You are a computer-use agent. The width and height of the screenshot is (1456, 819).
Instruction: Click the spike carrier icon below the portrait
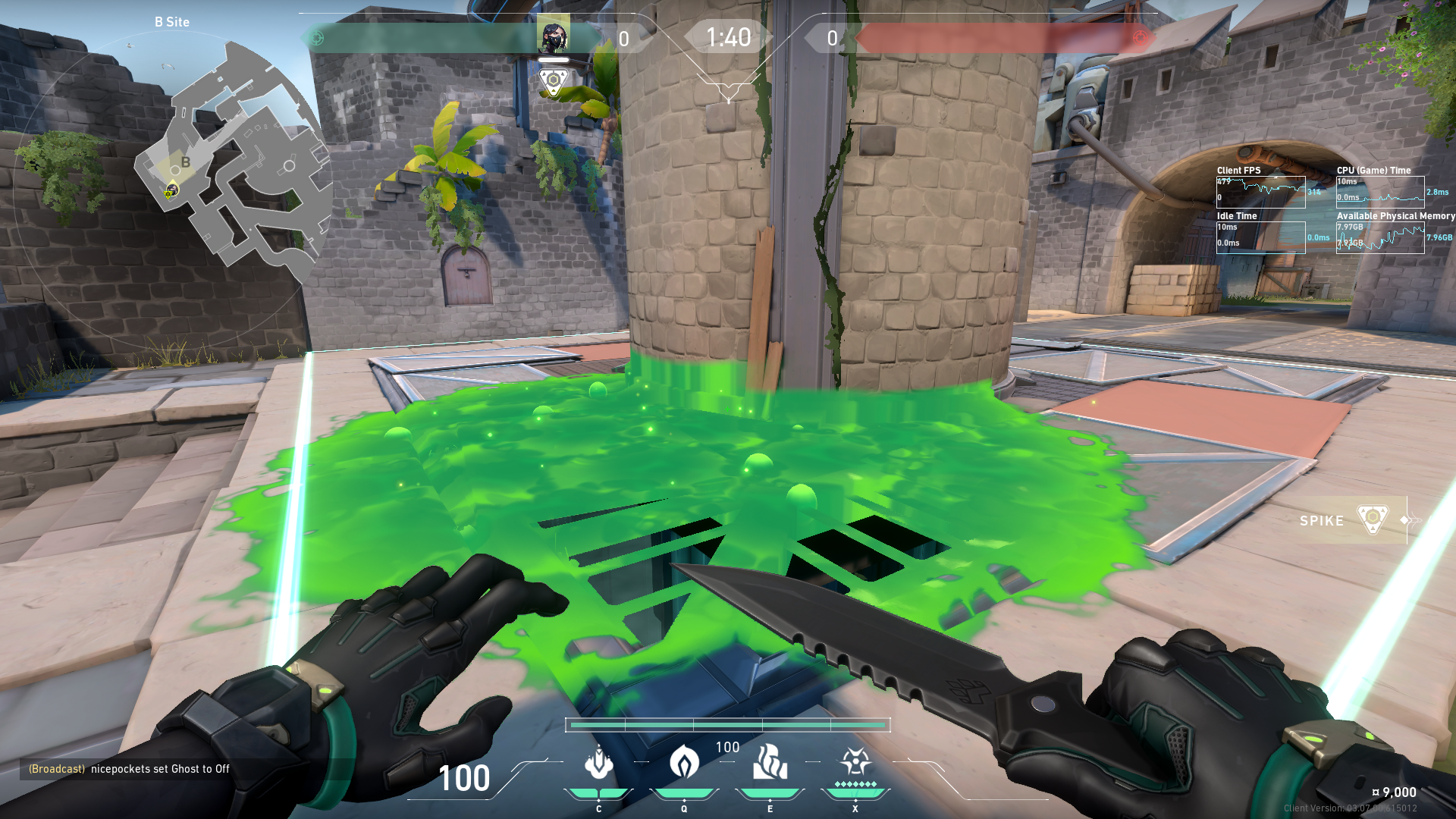coord(554,81)
